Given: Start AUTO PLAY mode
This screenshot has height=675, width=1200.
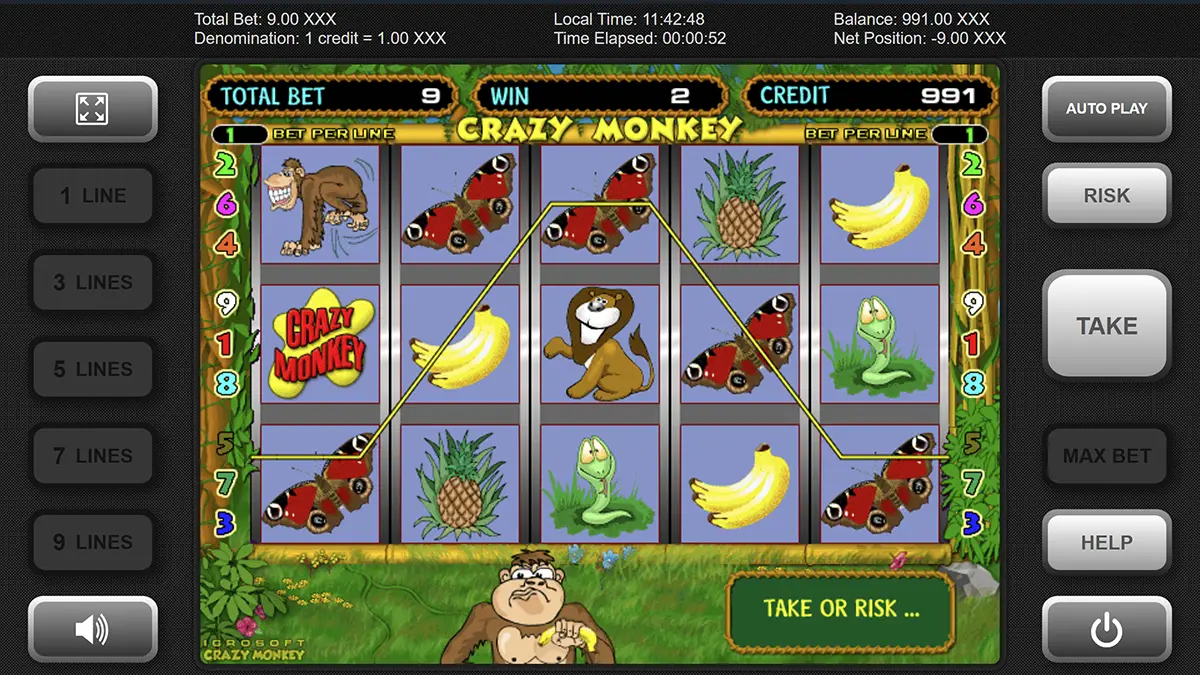Looking at the screenshot, I should (1106, 109).
